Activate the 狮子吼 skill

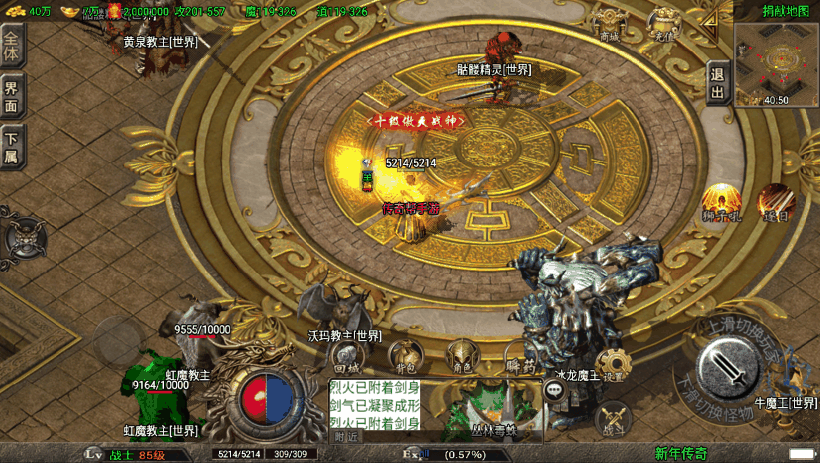721,201
